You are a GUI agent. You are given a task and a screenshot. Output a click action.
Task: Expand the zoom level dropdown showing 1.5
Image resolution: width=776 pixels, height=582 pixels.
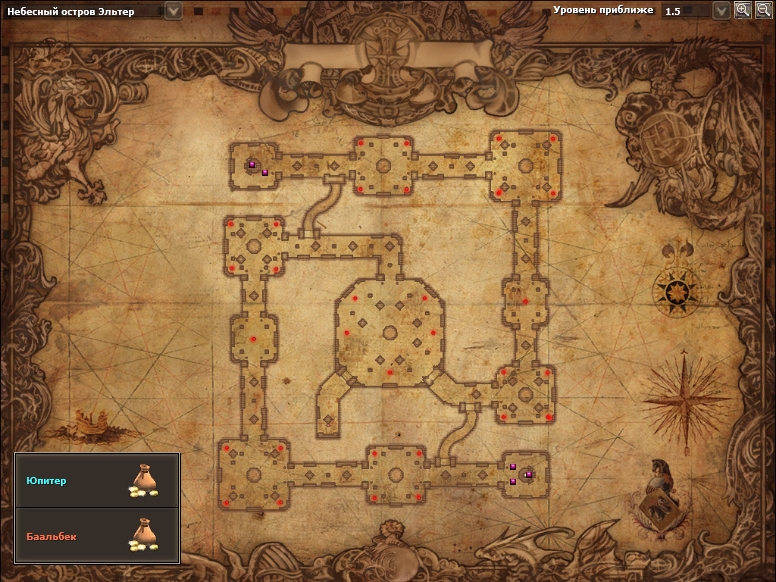[721, 11]
